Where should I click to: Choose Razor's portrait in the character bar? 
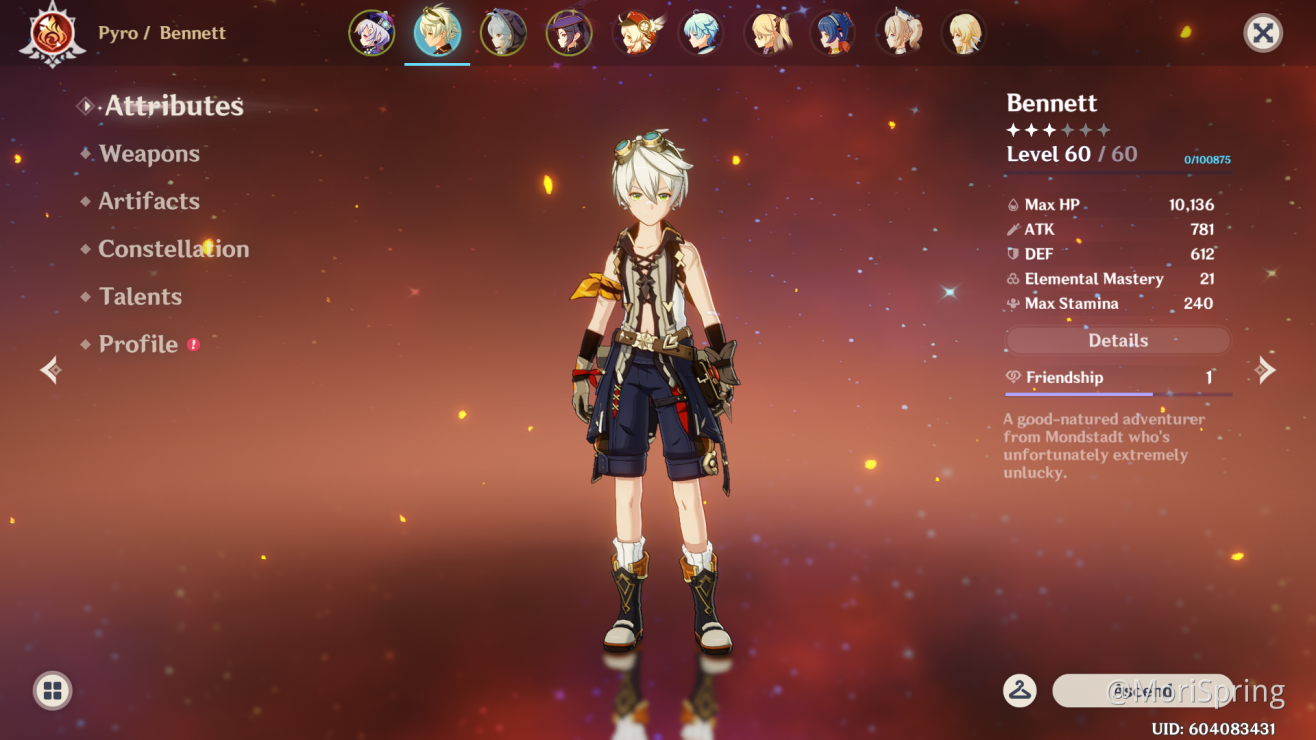(x=503, y=33)
